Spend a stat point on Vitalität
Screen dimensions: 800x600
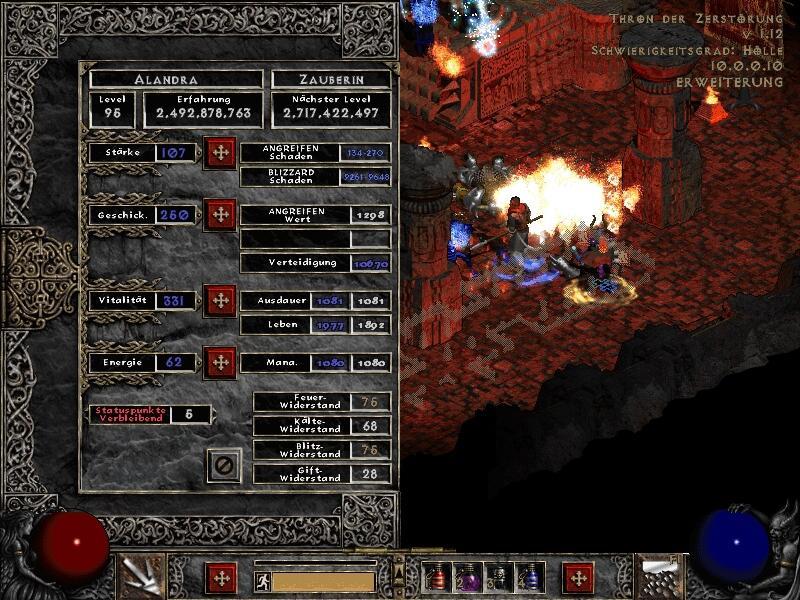pos(220,300)
